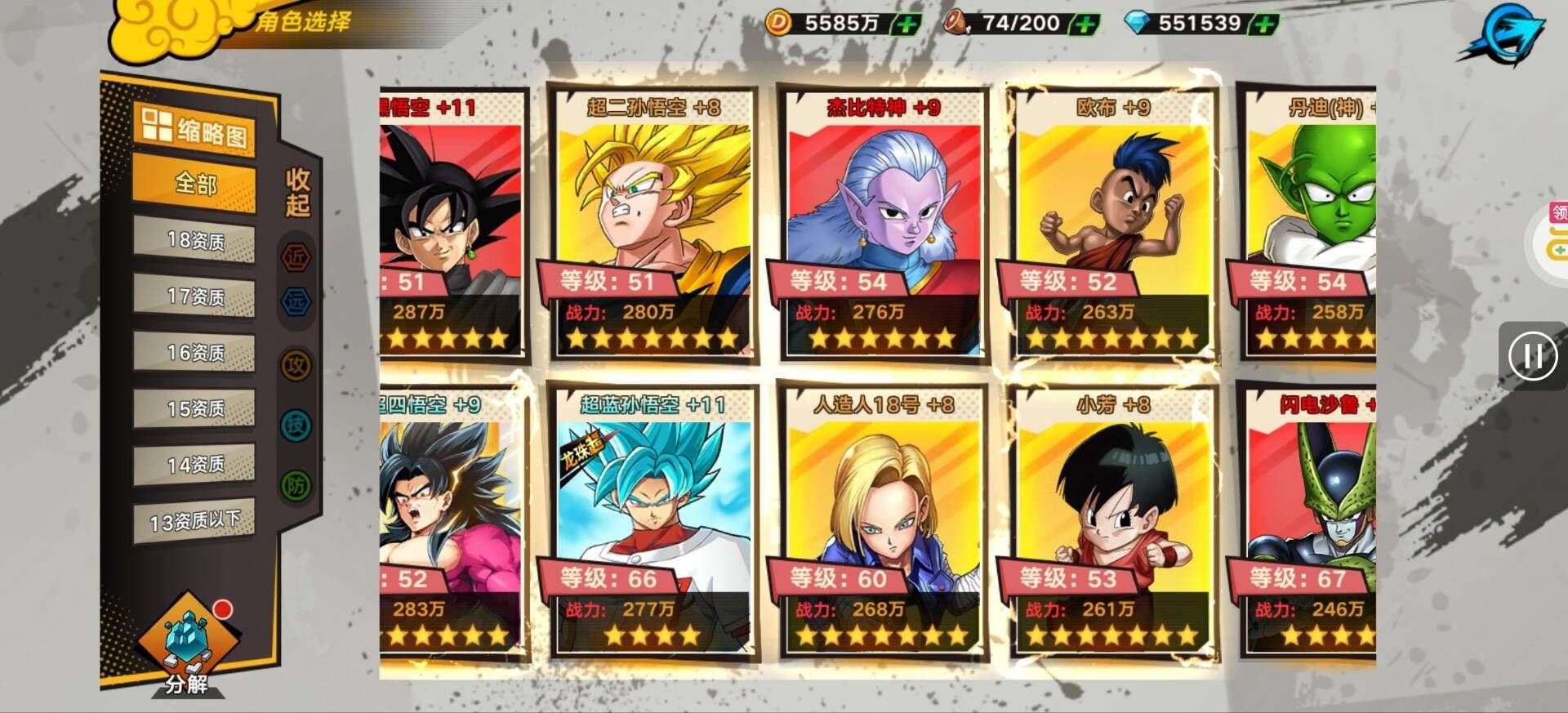Image resolution: width=1568 pixels, height=713 pixels.
Task: Select the 全部 filter tab
Action: (195, 185)
